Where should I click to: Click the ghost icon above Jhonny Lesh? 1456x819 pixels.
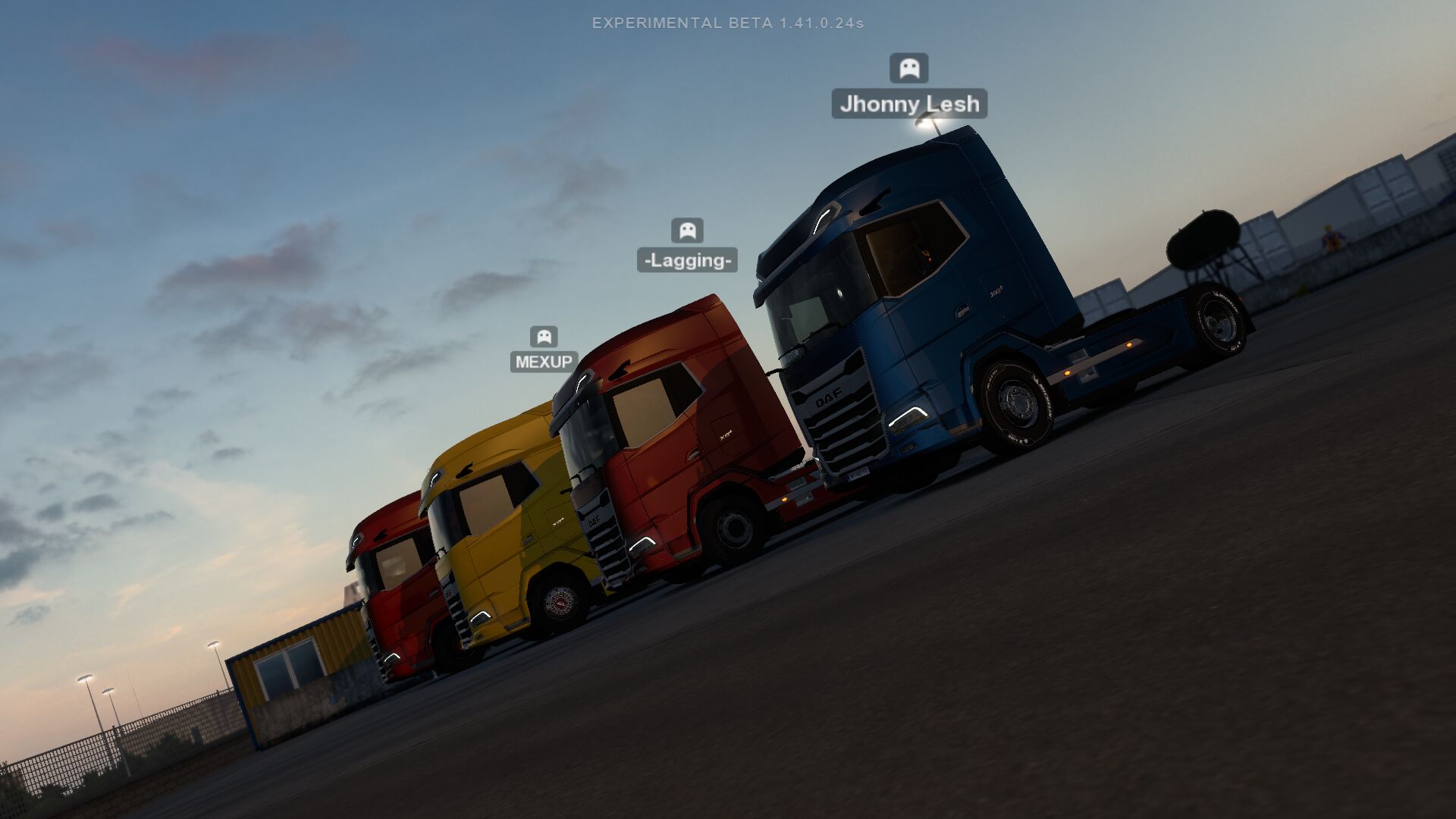(x=908, y=68)
